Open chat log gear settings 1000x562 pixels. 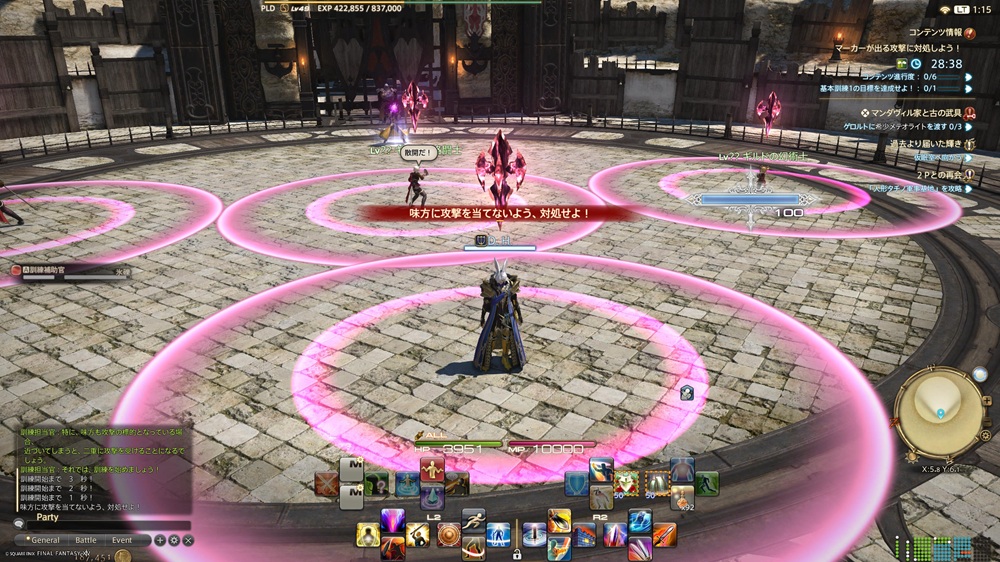click(174, 540)
